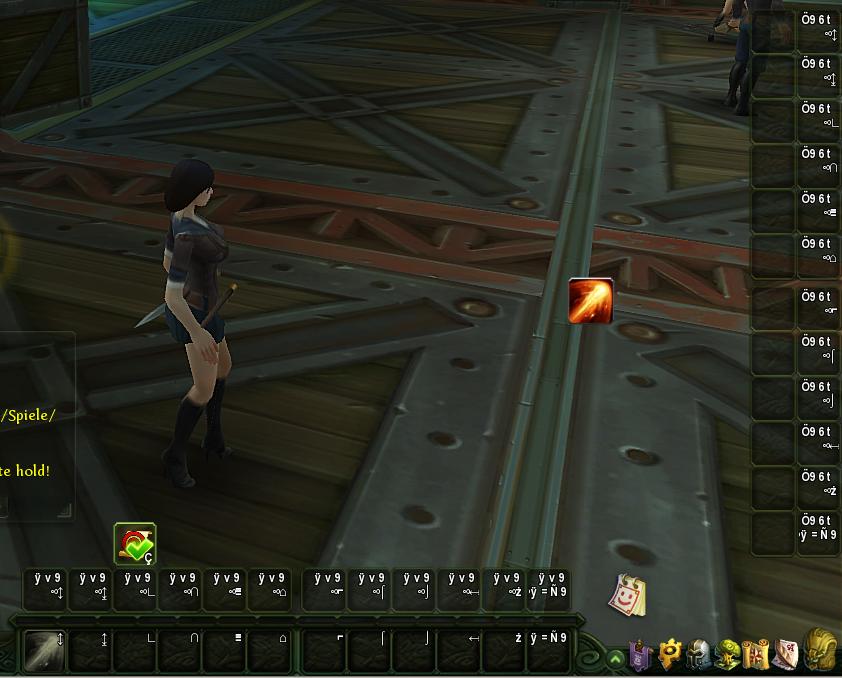Use the white slash ability in the hotbar
Viewport: 842px width, 678px height.
click(x=43, y=650)
